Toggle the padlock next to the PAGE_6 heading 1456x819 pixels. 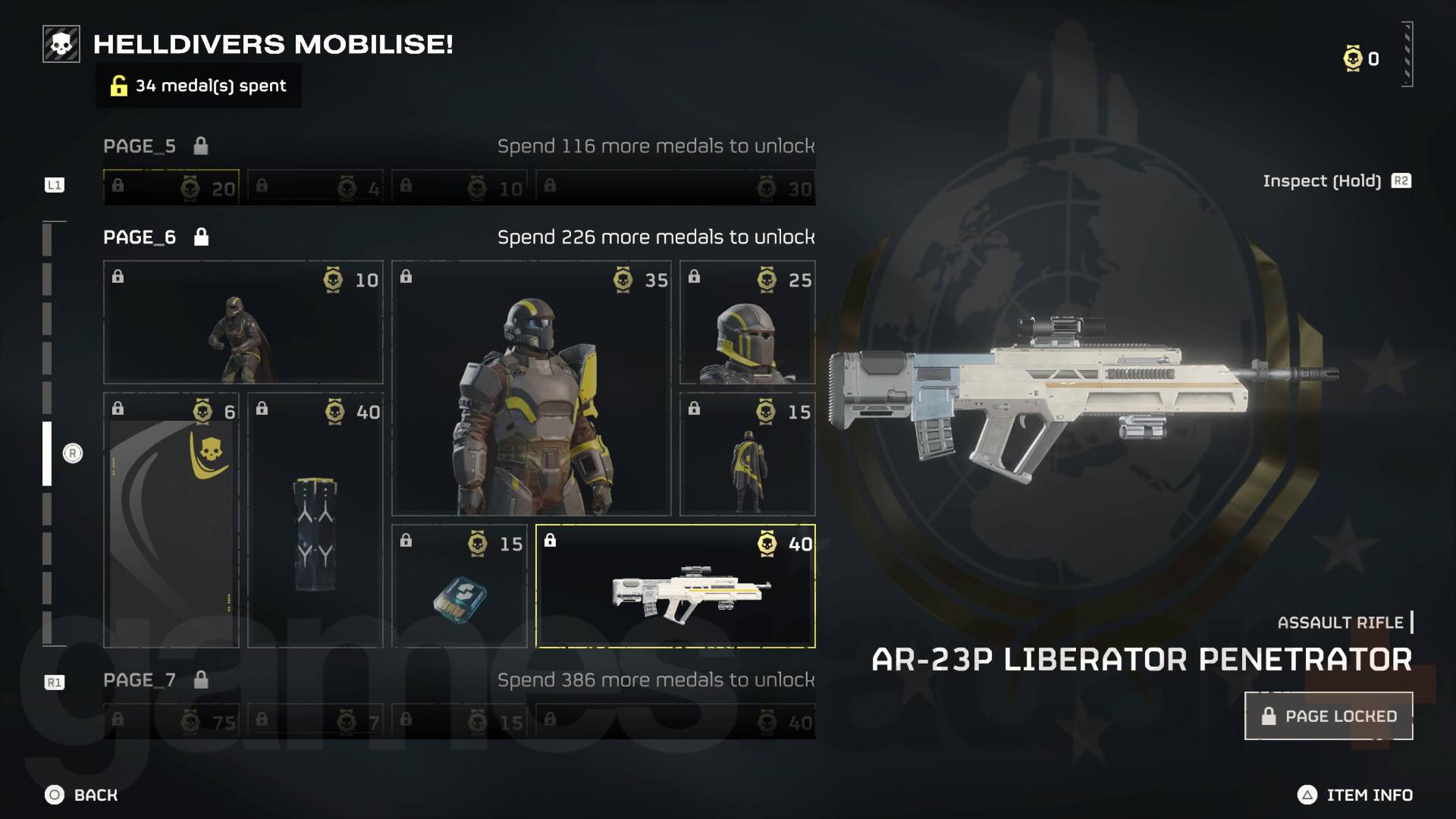click(x=200, y=237)
